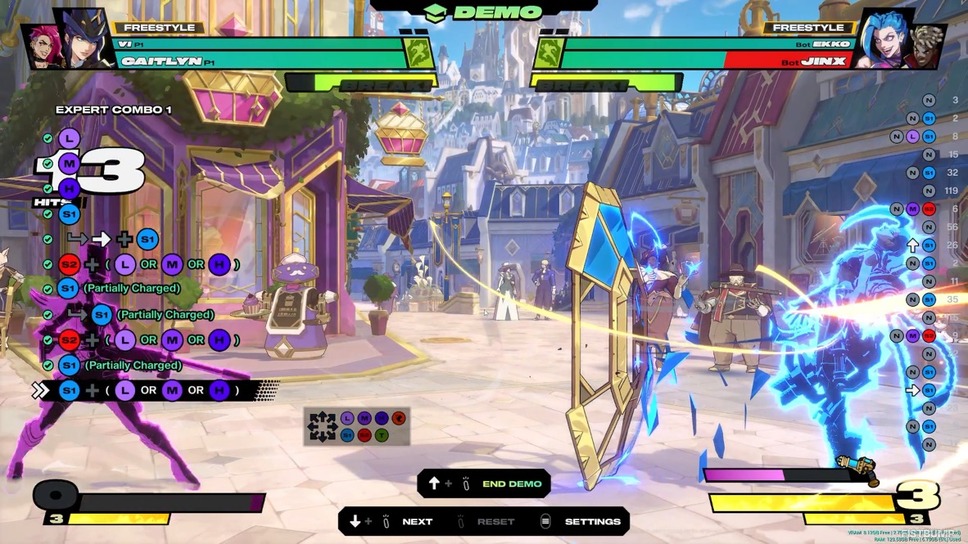Screen dimensions: 968x544
Task: Select the highlighted final combo step row
Action: coord(150,390)
